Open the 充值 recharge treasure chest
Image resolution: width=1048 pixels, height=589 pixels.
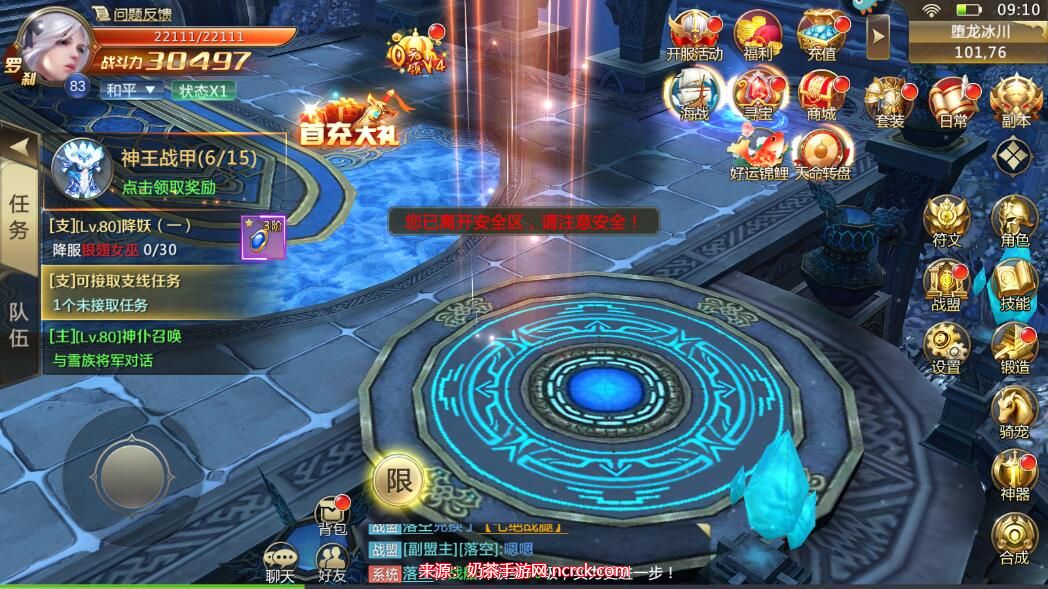(820, 34)
